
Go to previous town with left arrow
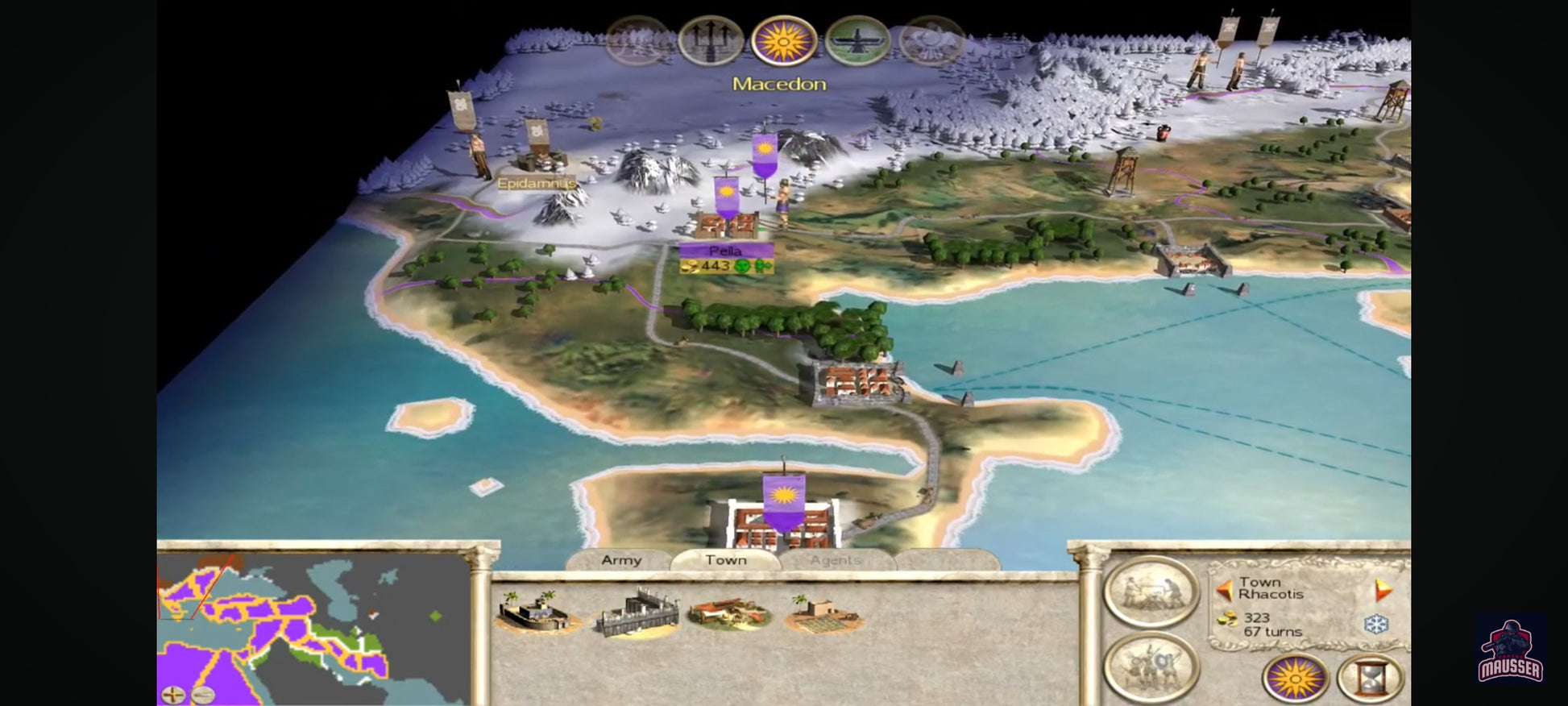(x=1225, y=591)
